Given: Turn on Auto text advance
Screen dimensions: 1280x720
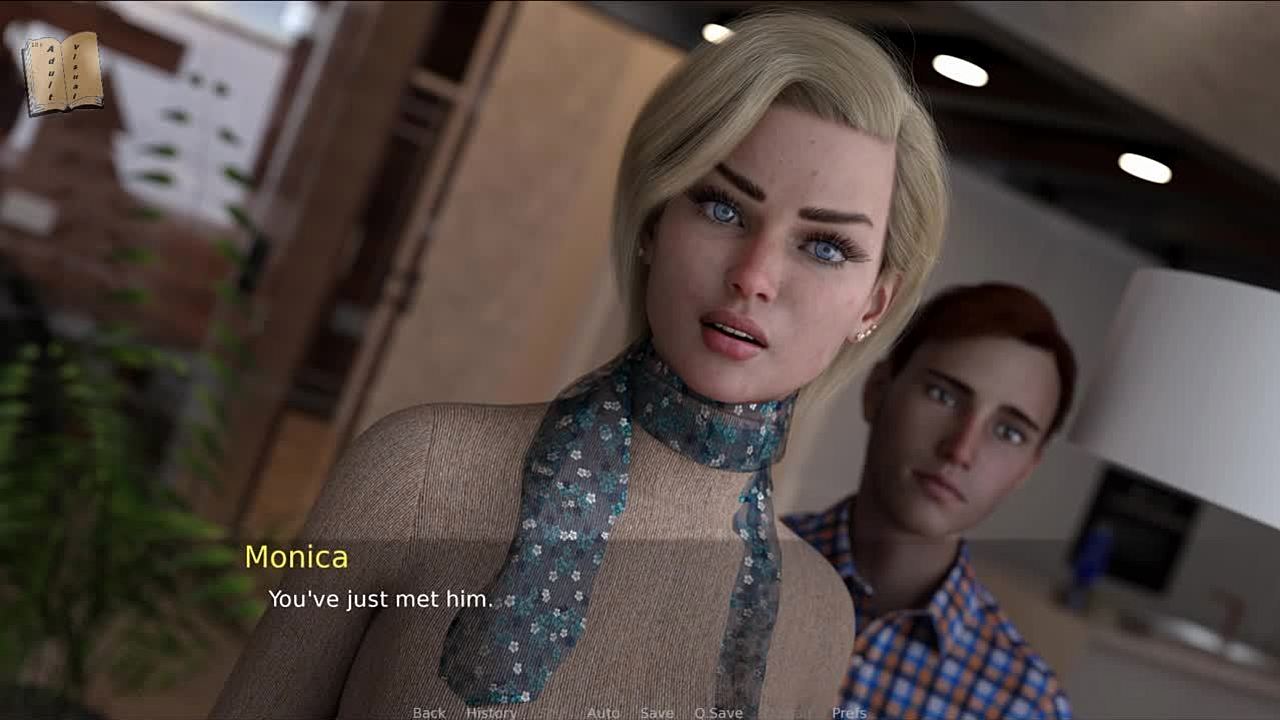Looking at the screenshot, I should [603, 712].
